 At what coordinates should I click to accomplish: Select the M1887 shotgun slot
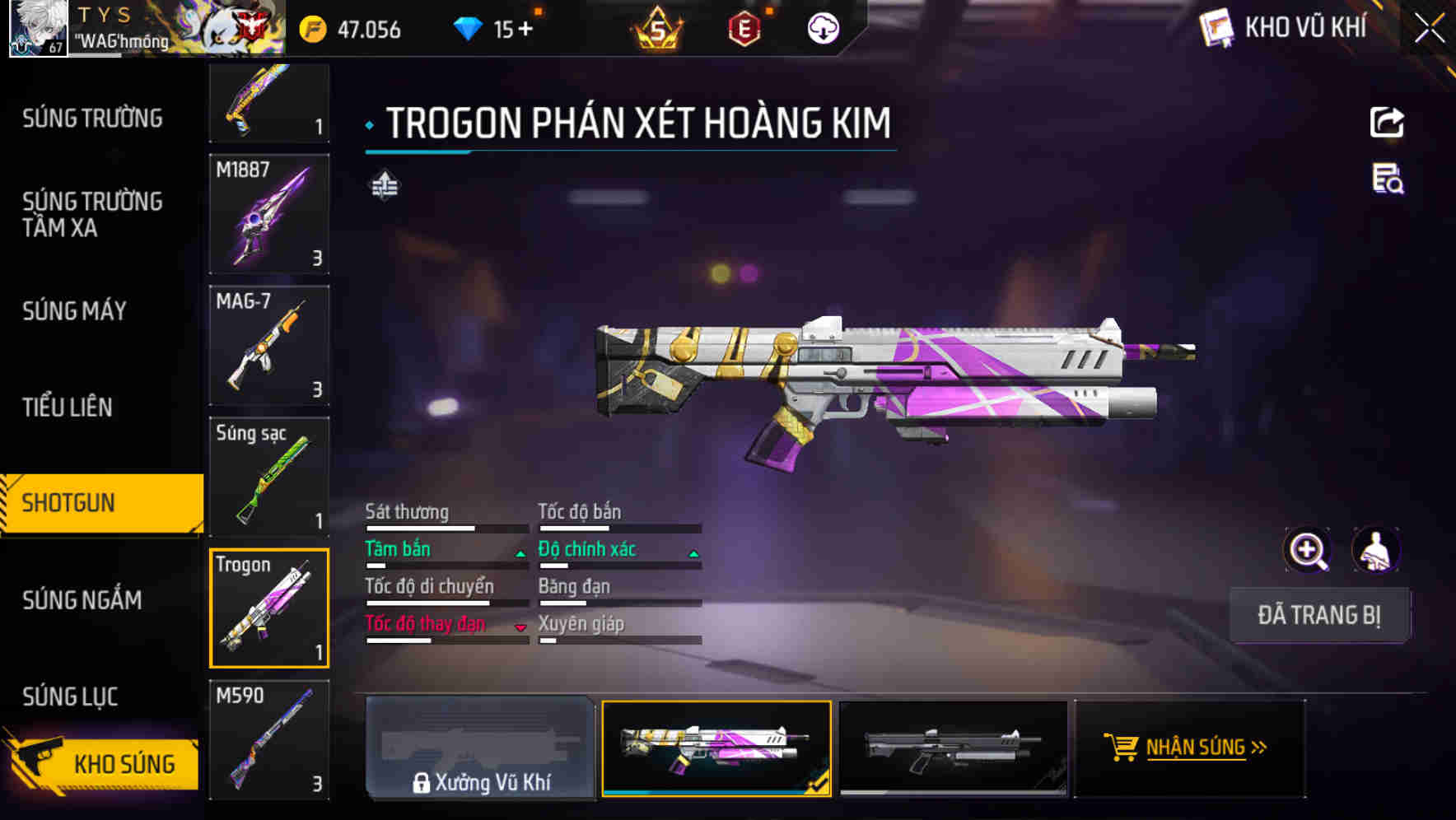[x=269, y=214]
